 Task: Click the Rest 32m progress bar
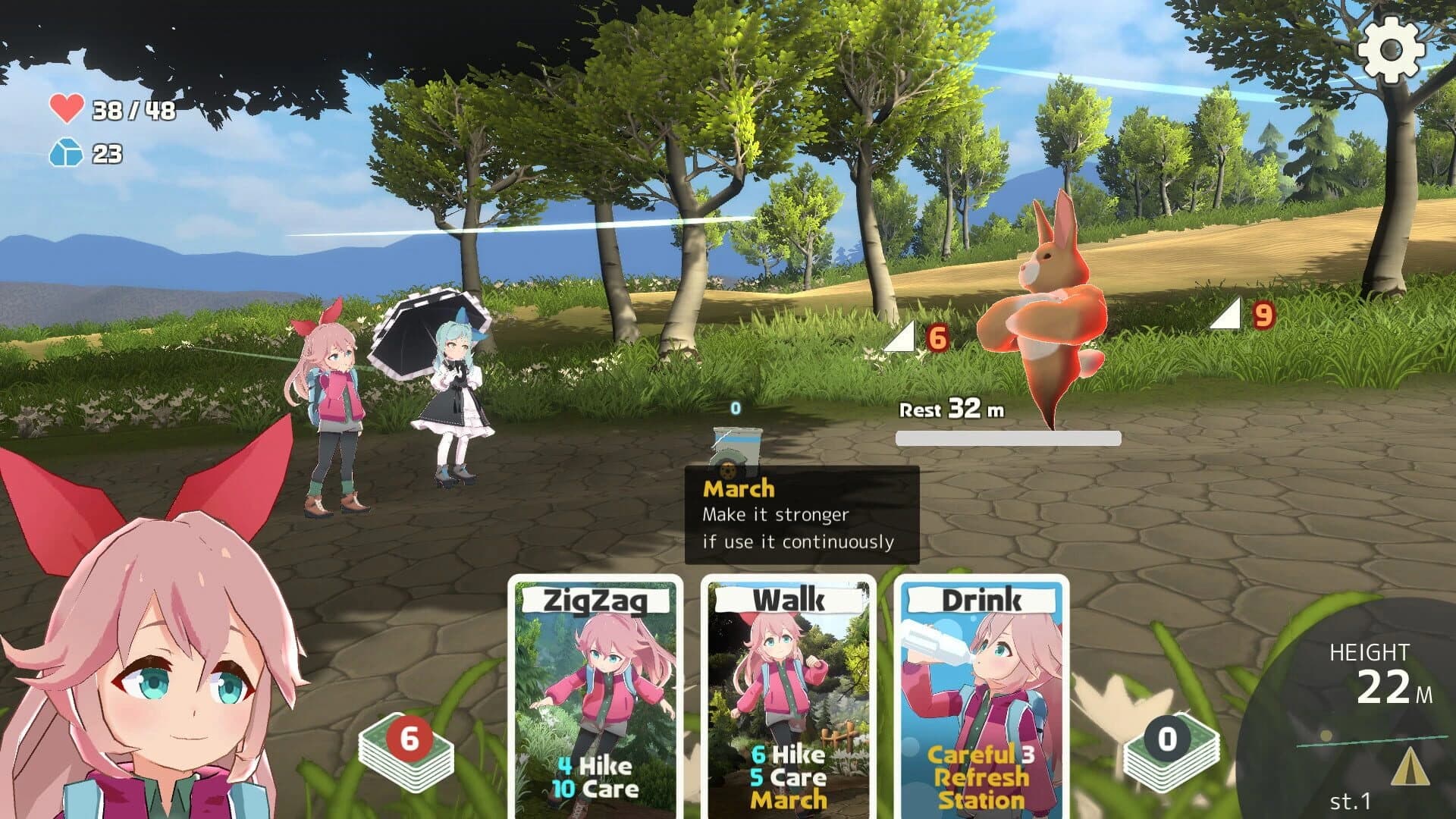click(x=1007, y=438)
